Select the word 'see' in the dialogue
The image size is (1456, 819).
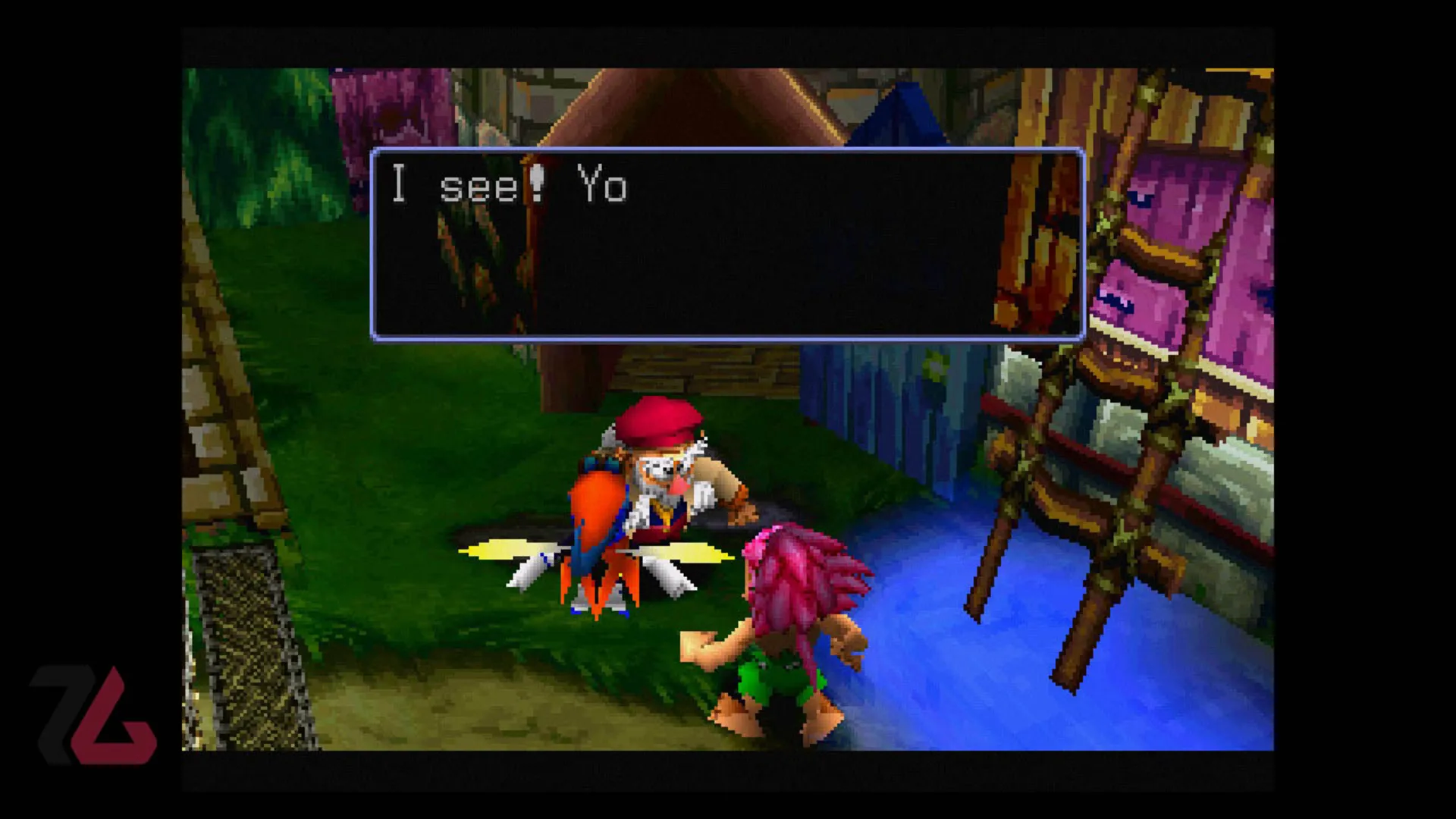478,186
